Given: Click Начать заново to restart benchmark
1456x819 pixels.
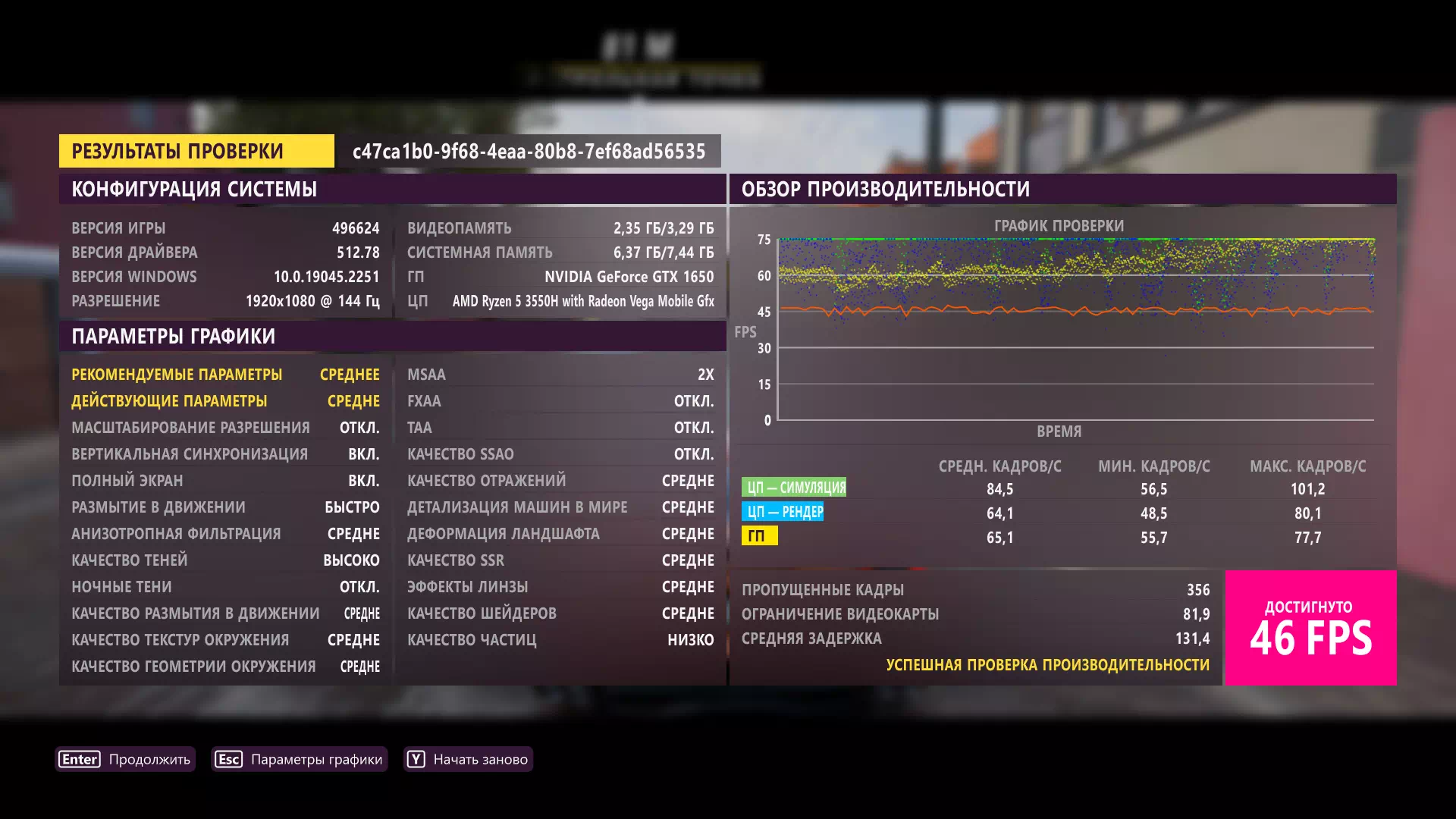Looking at the screenshot, I should [x=479, y=758].
